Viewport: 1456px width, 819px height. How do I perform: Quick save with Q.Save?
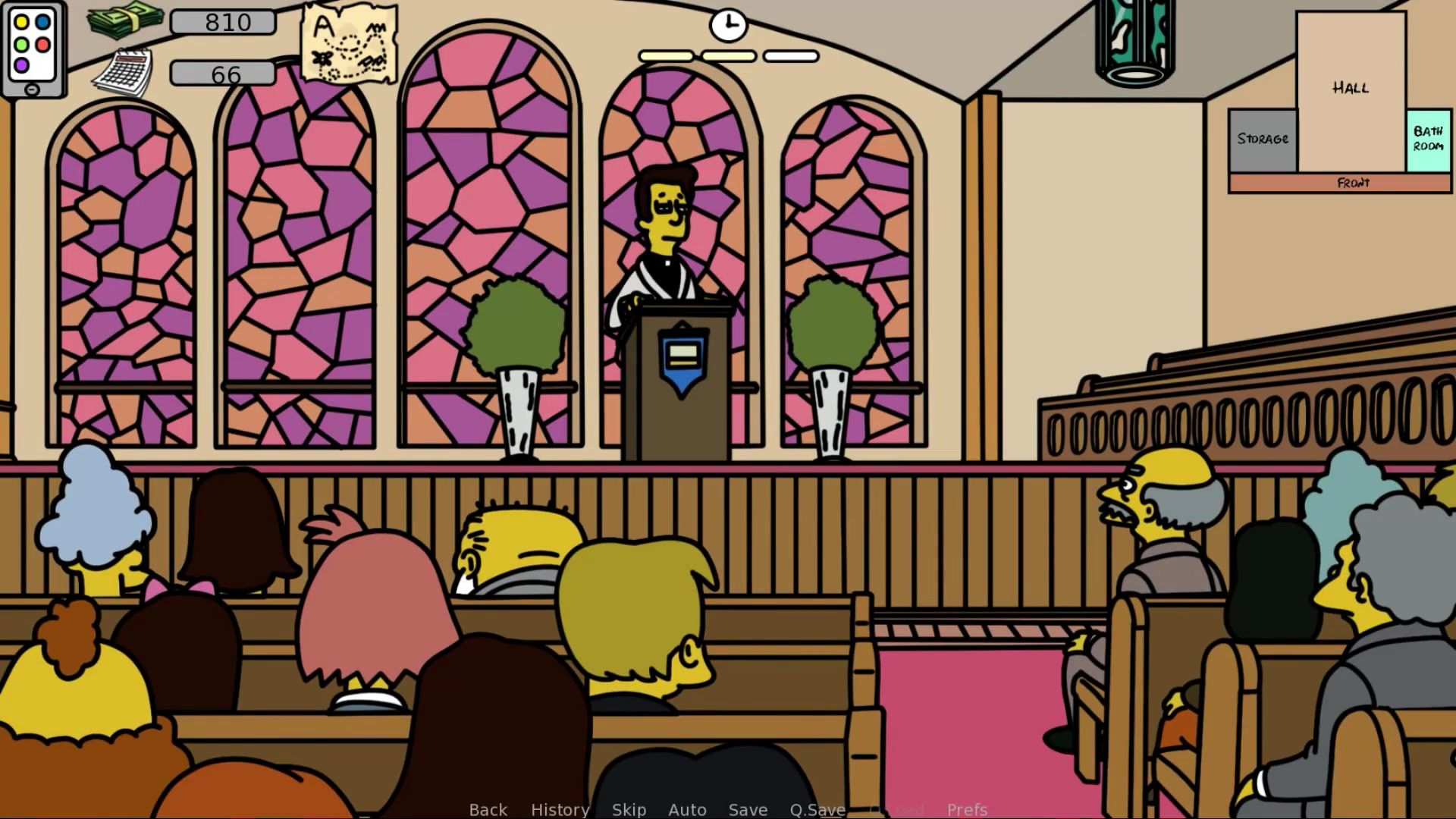[x=817, y=809]
